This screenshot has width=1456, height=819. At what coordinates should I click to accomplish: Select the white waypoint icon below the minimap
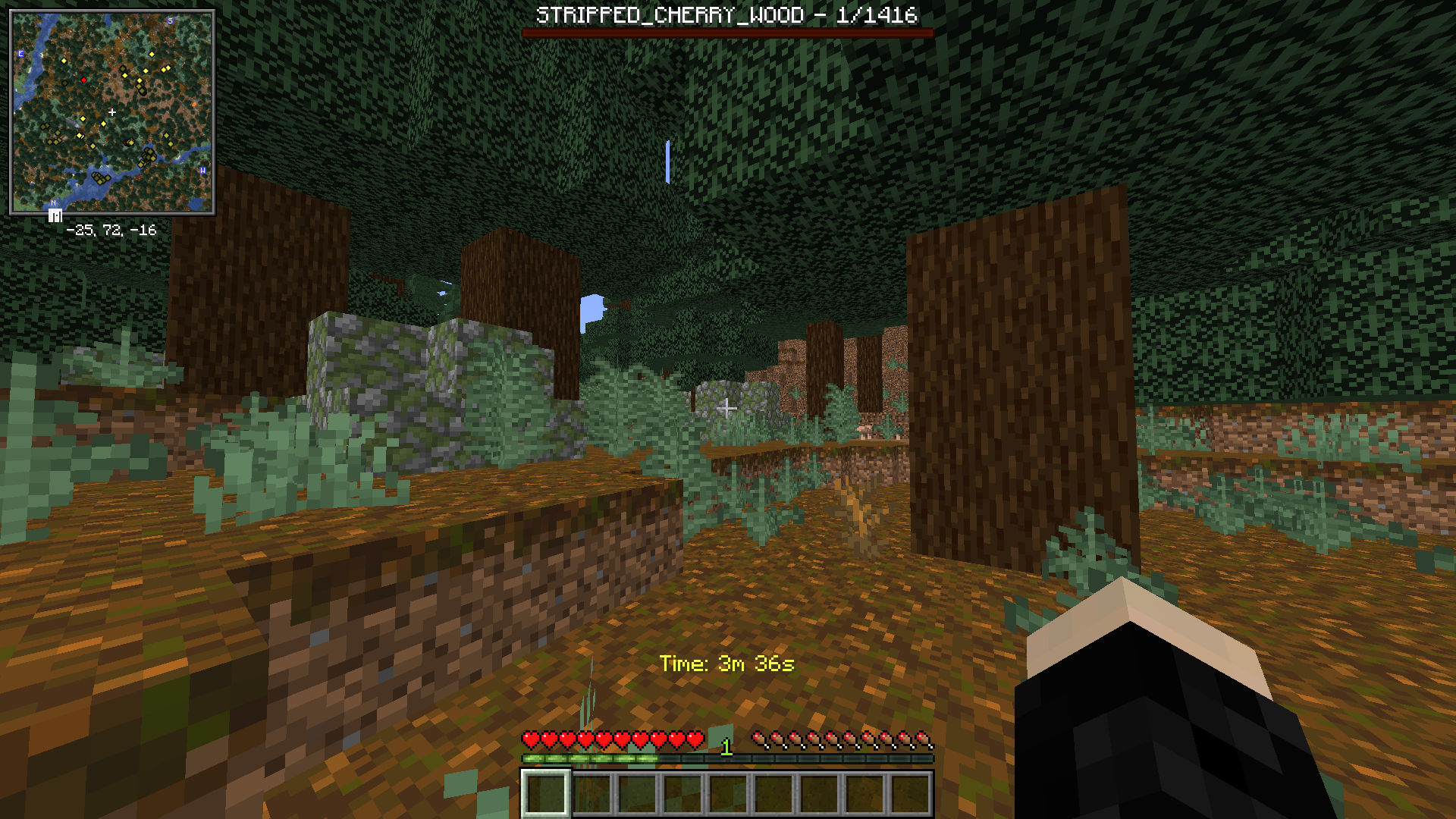(x=55, y=216)
